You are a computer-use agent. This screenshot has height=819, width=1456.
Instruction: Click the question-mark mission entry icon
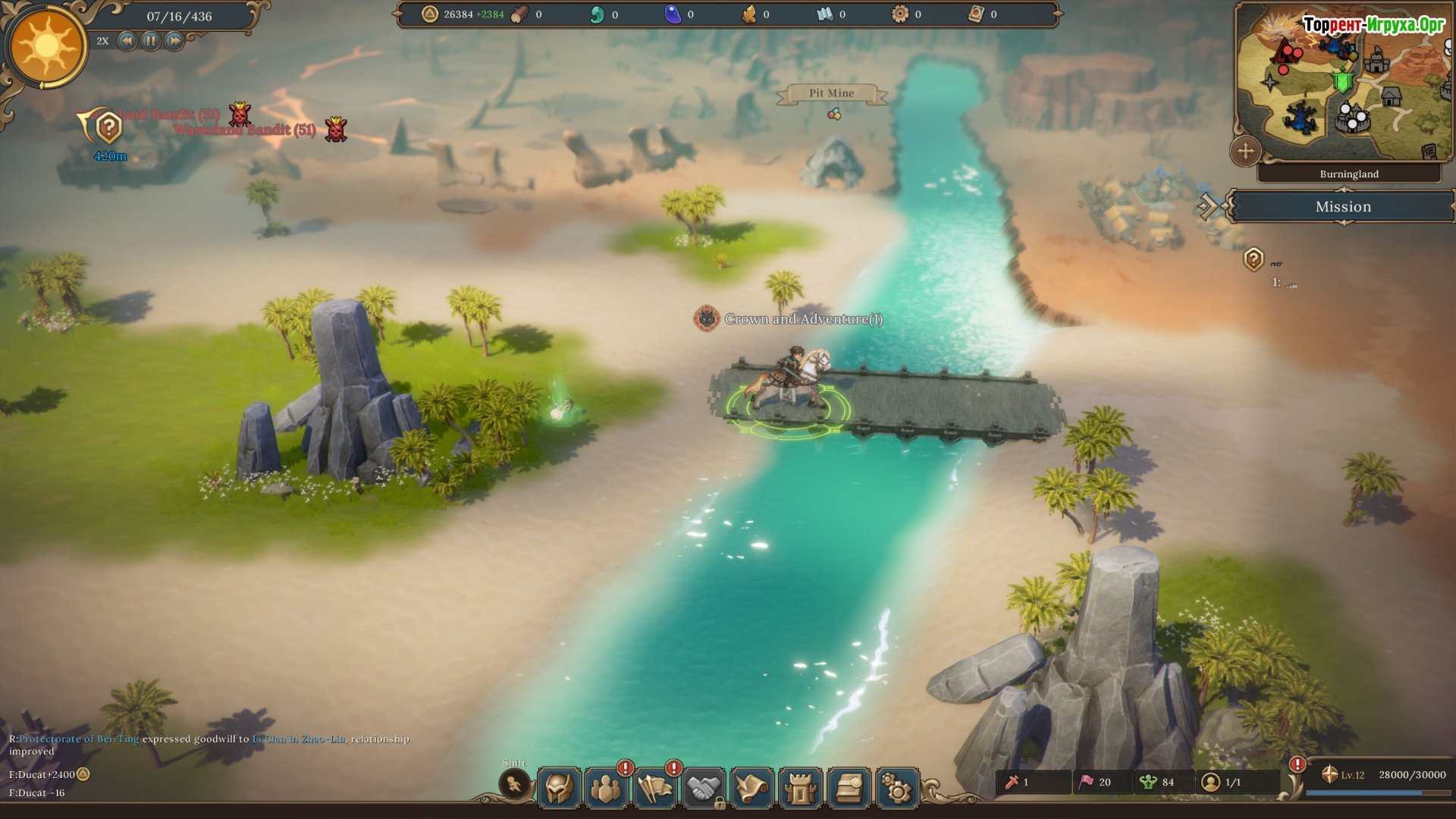tap(1254, 259)
